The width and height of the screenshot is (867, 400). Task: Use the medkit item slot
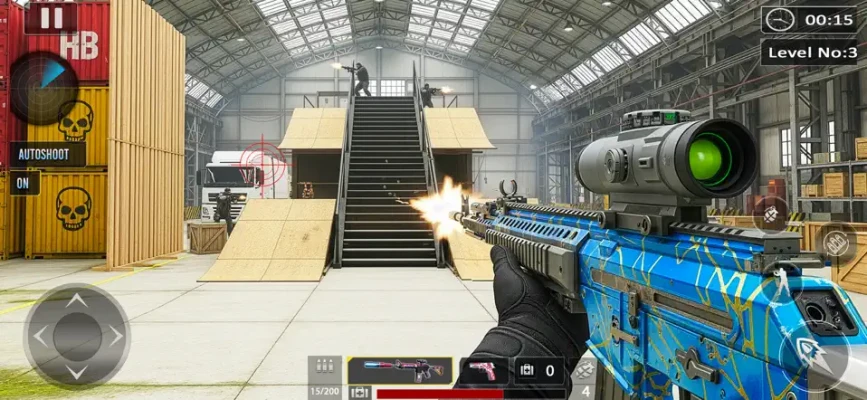coord(539,371)
